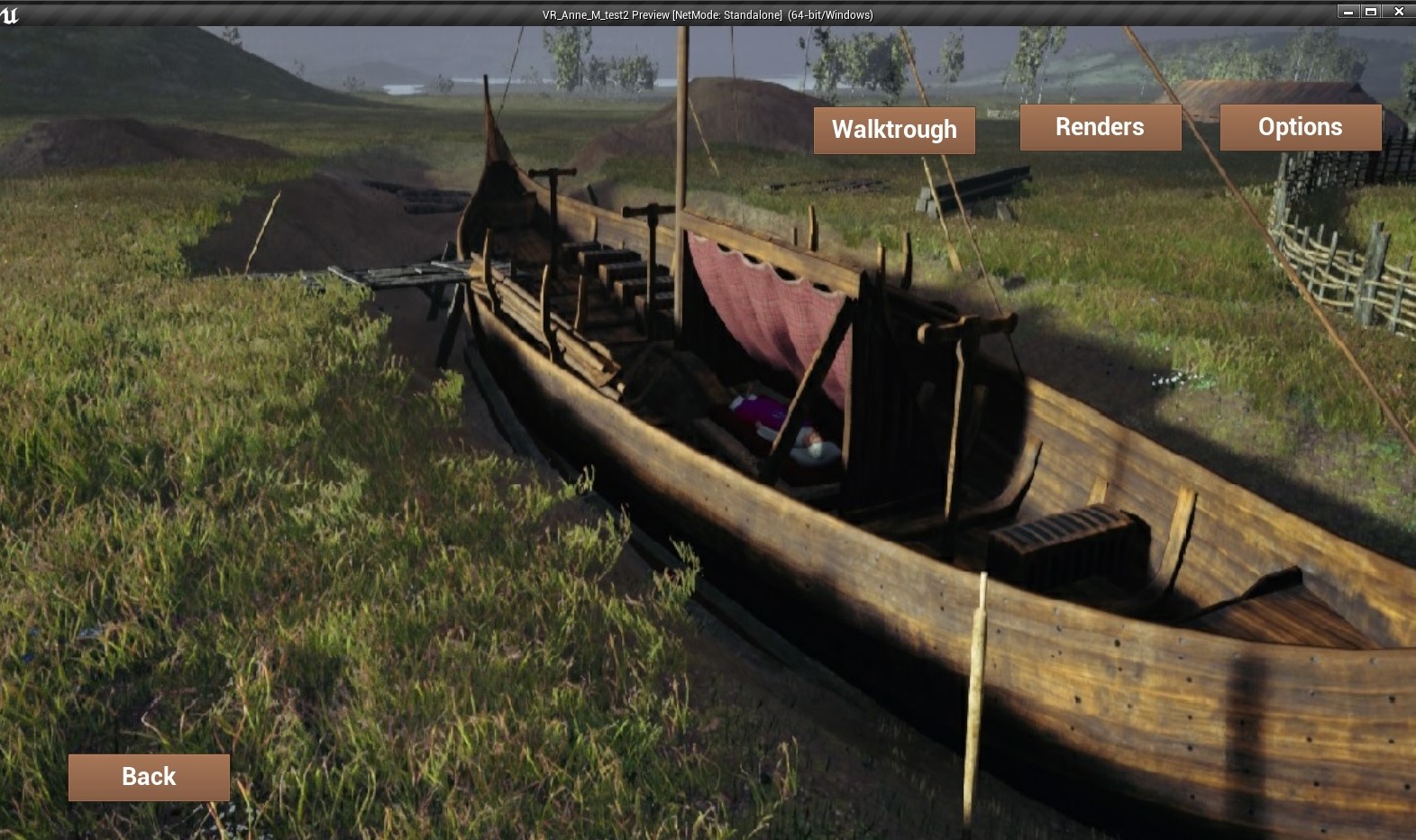The height and width of the screenshot is (840, 1416).
Task: Click the Unreal Engine logo icon
Action: 10,13
